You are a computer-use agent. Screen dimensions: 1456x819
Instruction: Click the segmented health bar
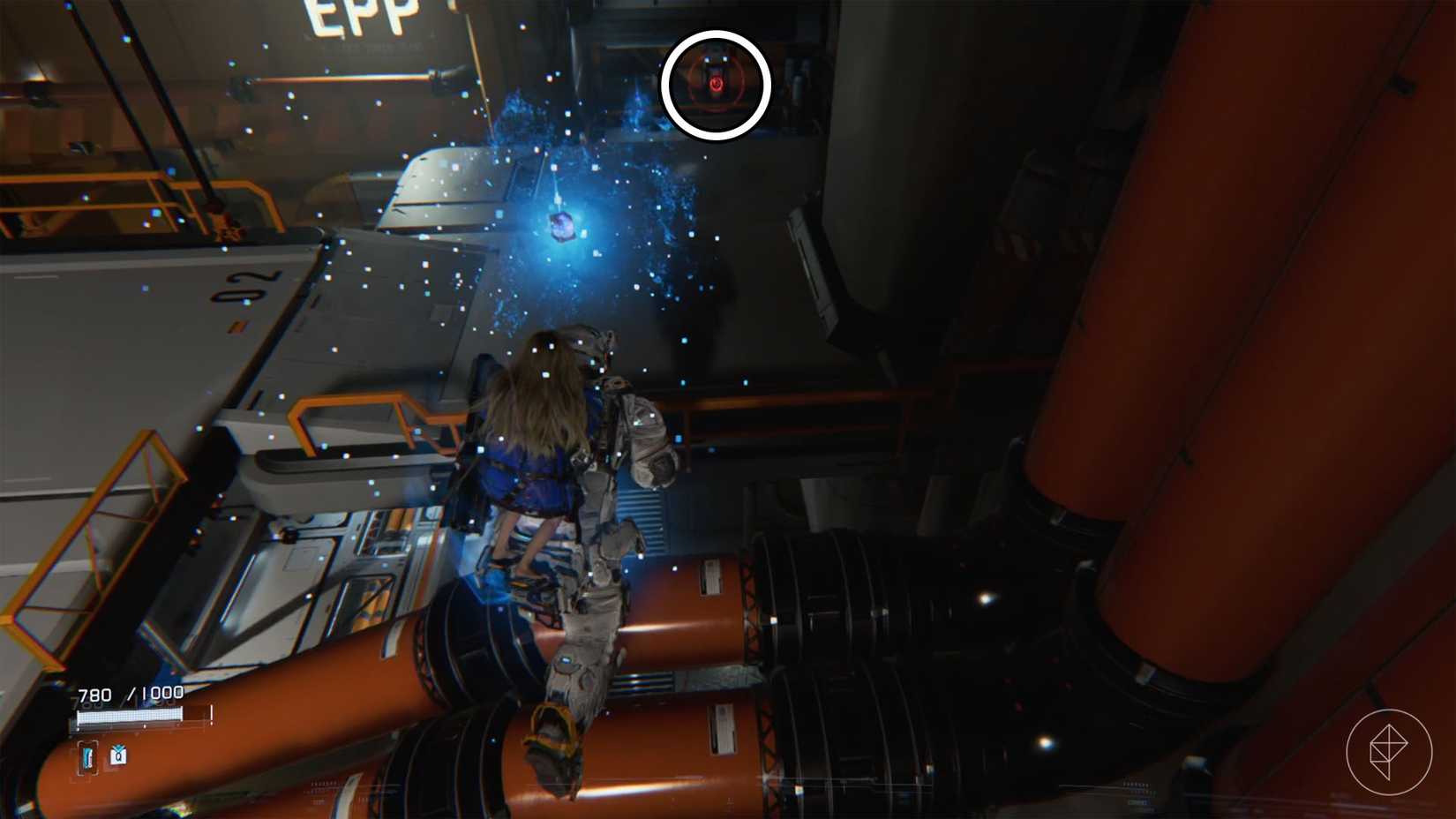131,715
